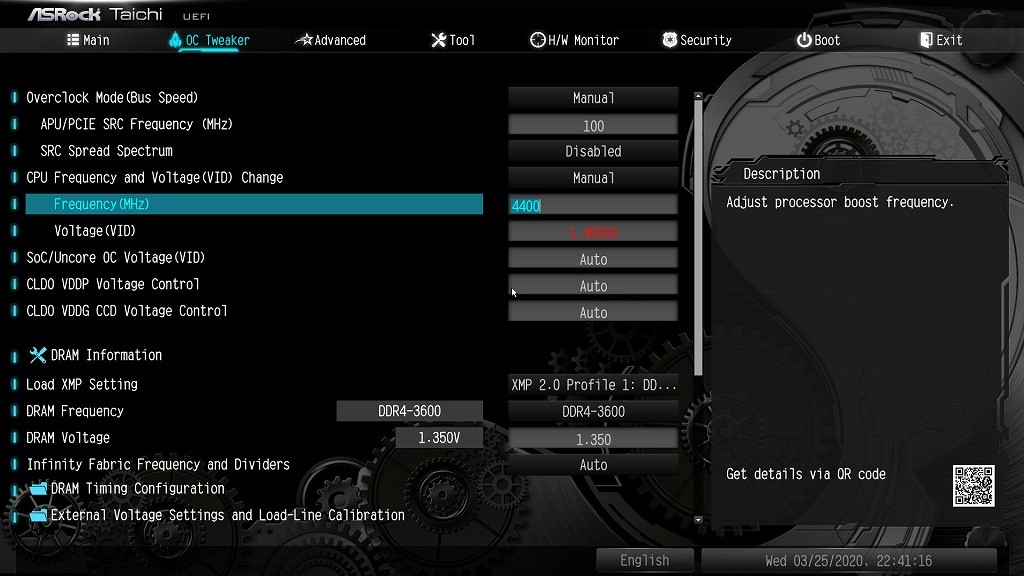The height and width of the screenshot is (576, 1024).
Task: Toggle SRC Spread Spectrum setting
Action: pyautogui.click(x=593, y=152)
